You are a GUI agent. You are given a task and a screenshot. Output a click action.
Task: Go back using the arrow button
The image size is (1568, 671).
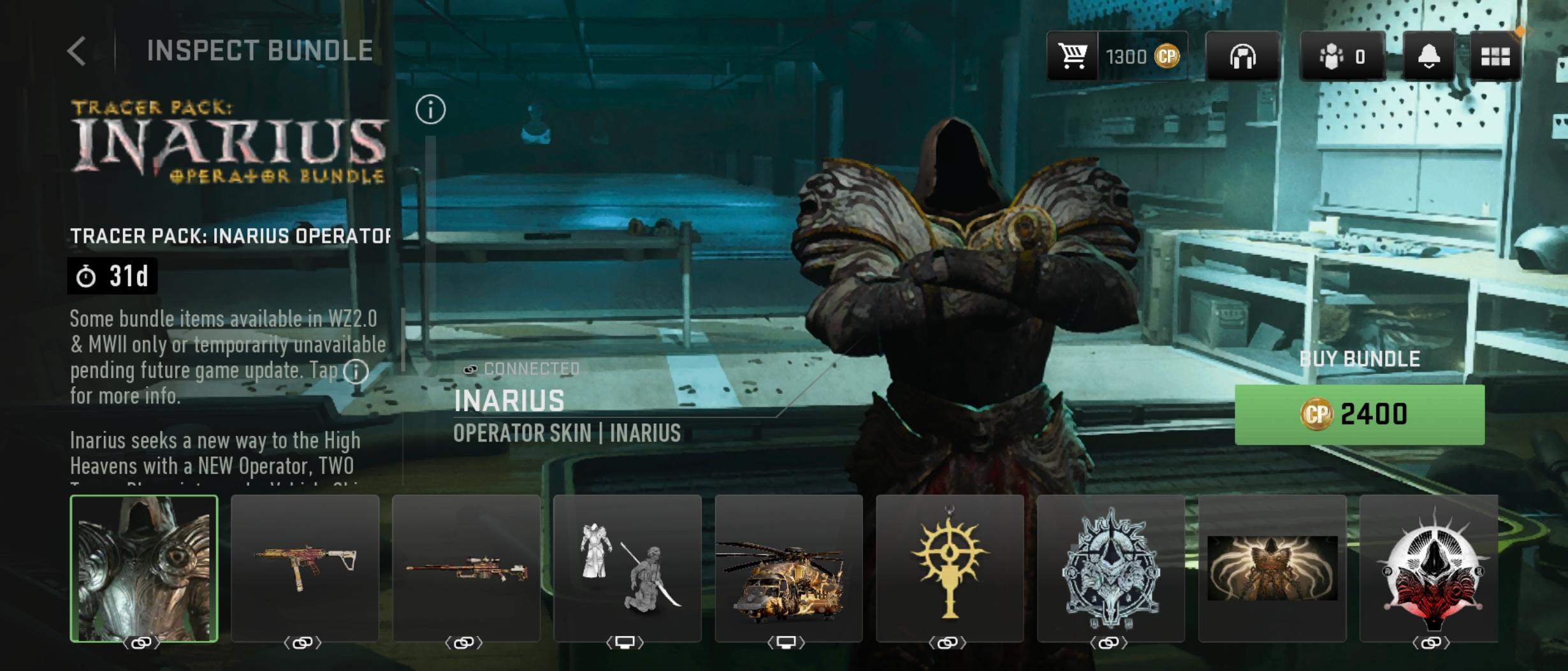(77, 51)
